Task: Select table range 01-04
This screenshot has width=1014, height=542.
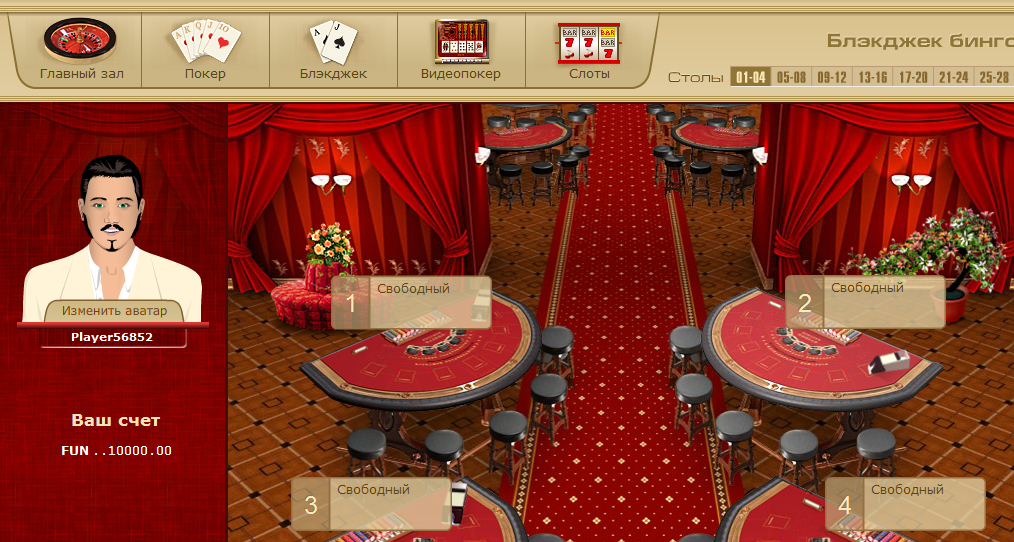Action: pyautogui.click(x=750, y=77)
